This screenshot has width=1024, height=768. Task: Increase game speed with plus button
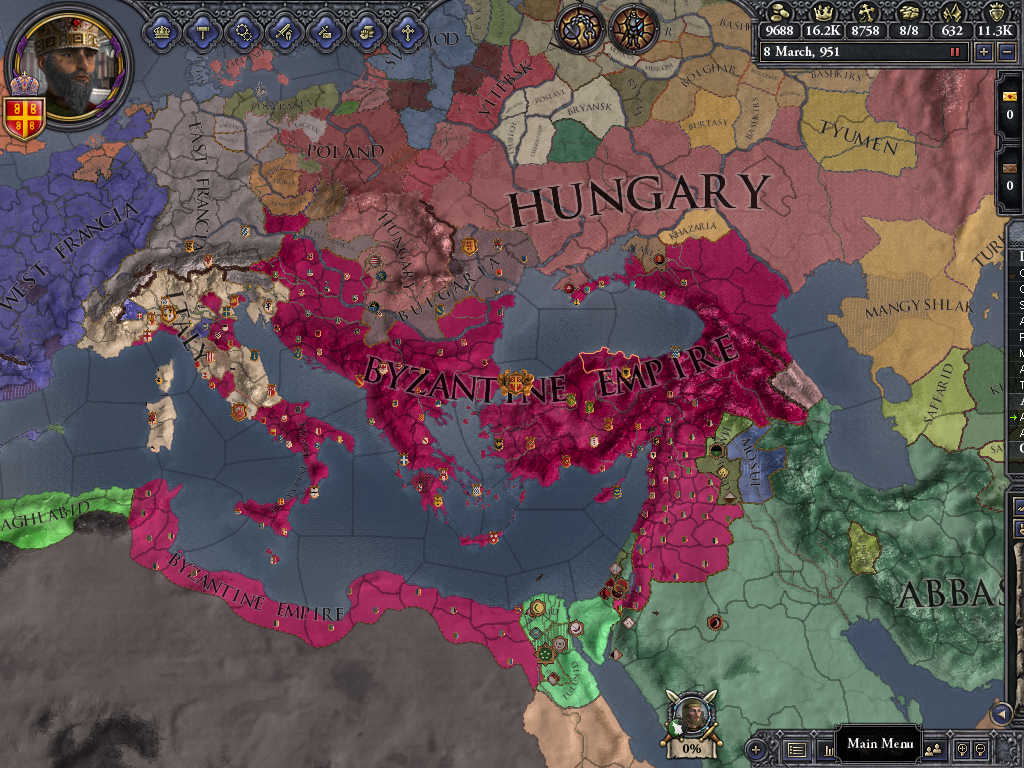pos(984,51)
